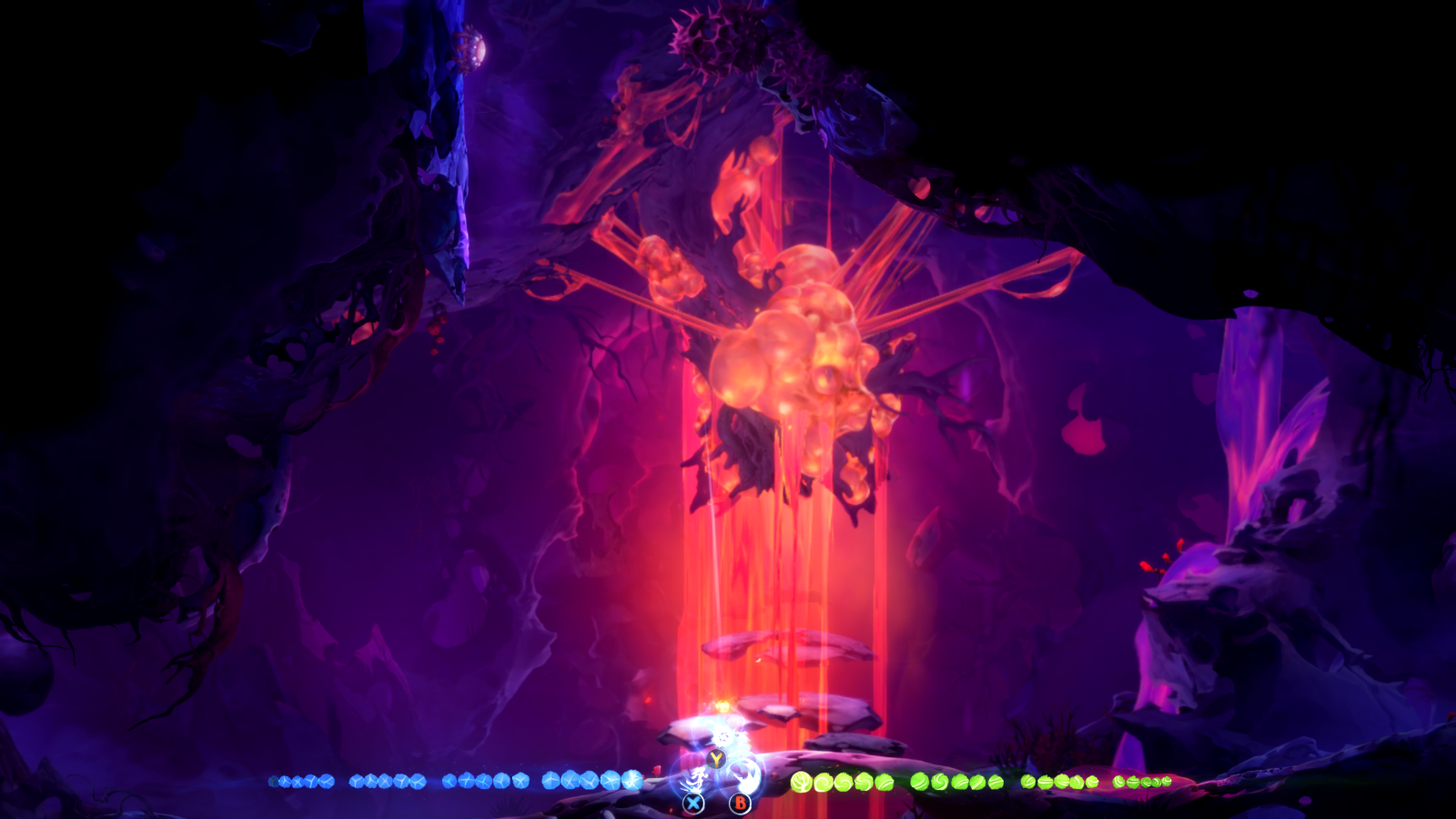Viewport: 1456px width, 819px height.
Task: Toggle the brightest glowing energy cell
Action: tap(632, 779)
